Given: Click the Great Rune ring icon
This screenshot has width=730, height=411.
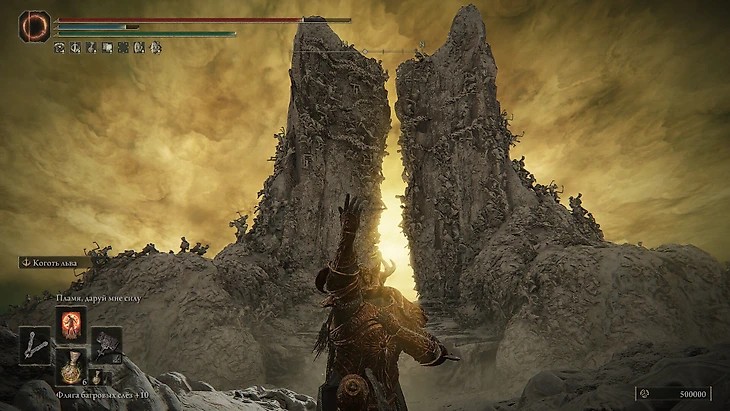Looking at the screenshot, I should click(x=34, y=26).
